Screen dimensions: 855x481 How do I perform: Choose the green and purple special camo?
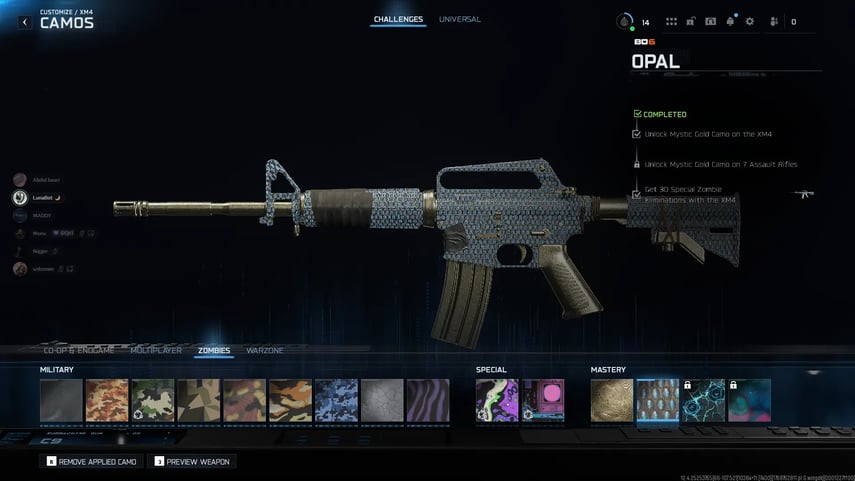pyautogui.click(x=497, y=400)
